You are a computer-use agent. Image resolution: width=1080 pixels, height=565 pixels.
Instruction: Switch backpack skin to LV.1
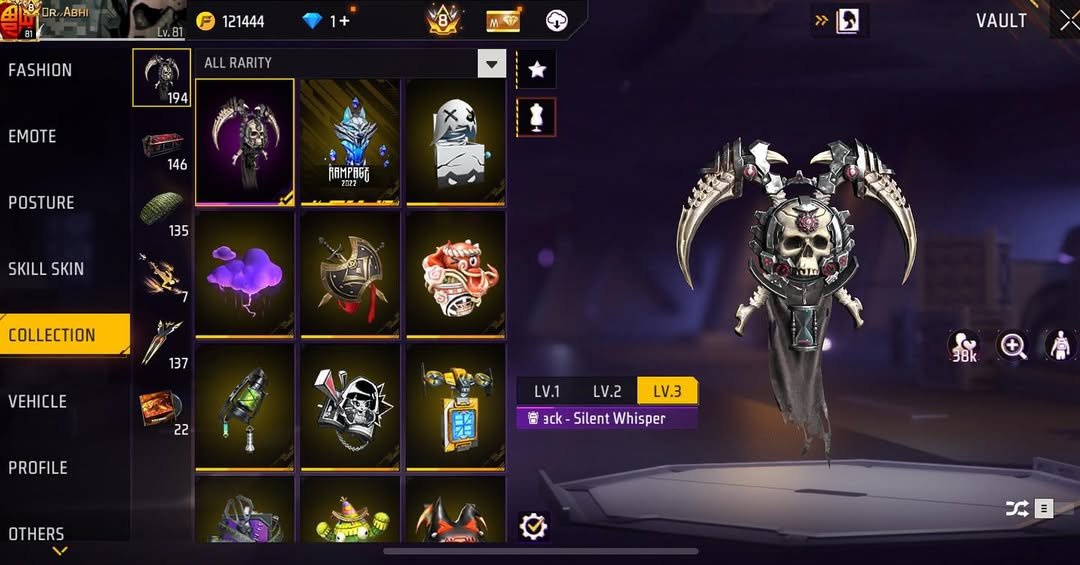(x=547, y=391)
